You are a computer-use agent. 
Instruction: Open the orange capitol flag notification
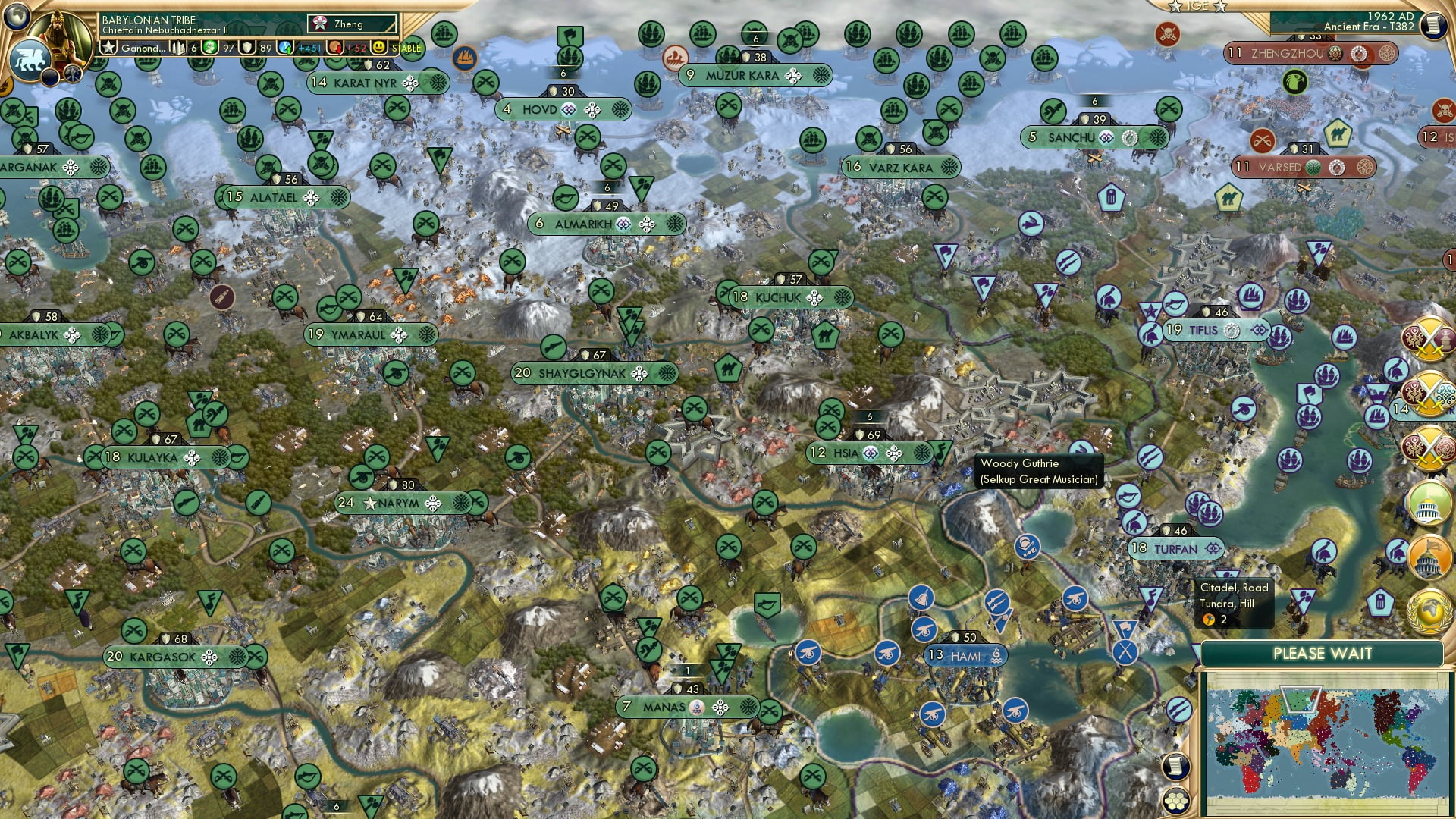(x=1428, y=557)
